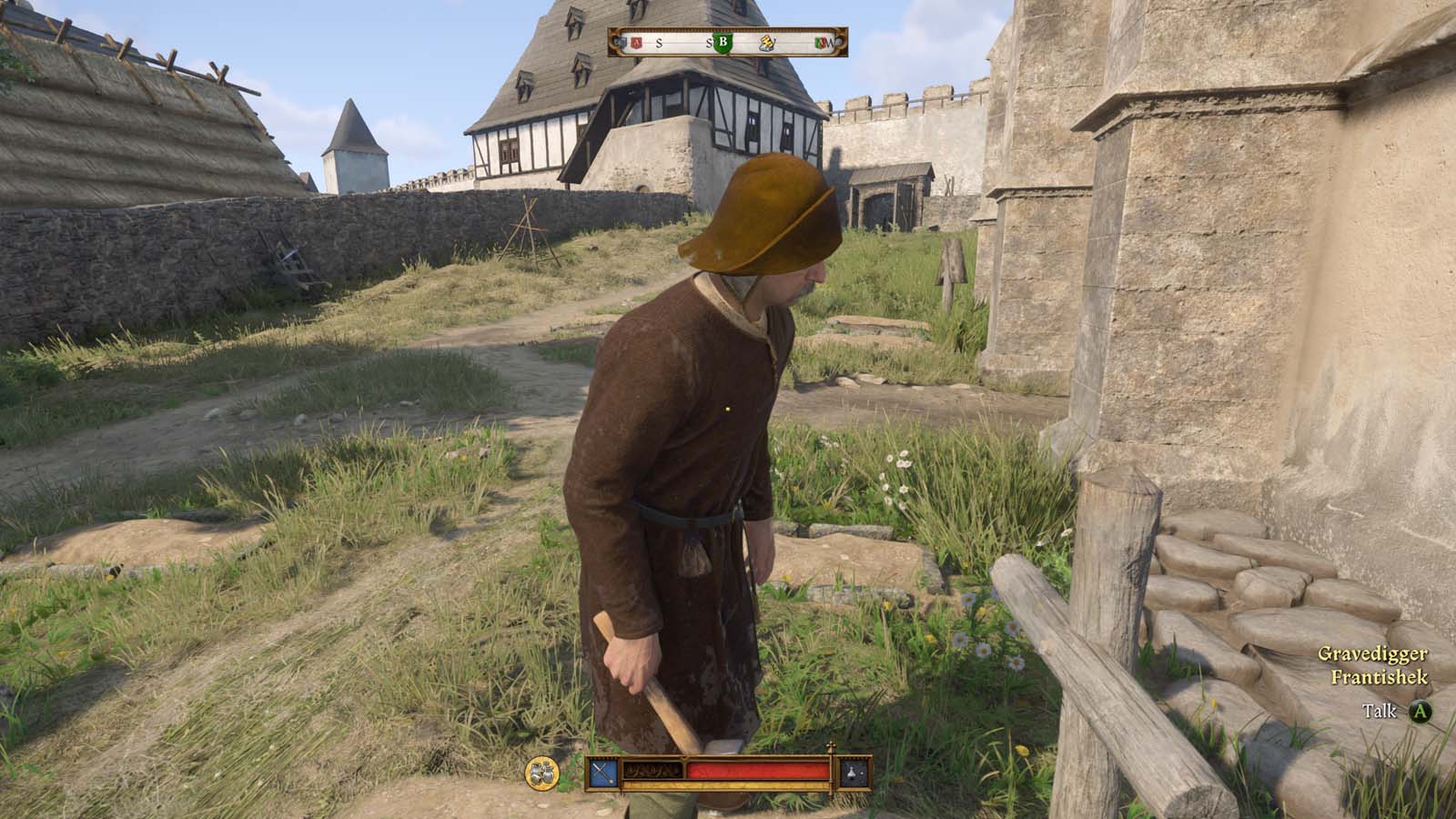Click the potion flask icon right of the health bar

pos(852,773)
